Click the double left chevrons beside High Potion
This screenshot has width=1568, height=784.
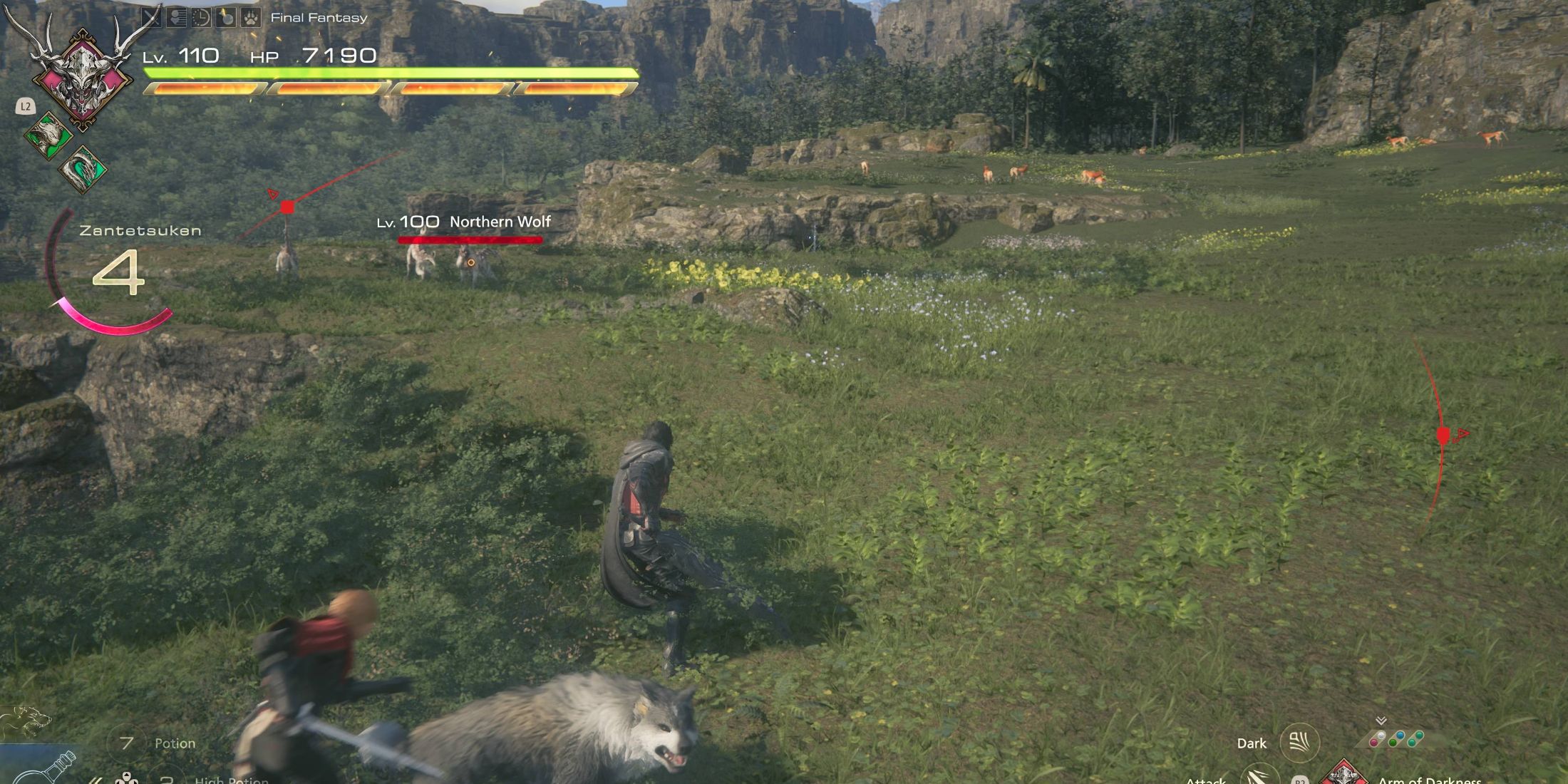pyautogui.click(x=94, y=779)
